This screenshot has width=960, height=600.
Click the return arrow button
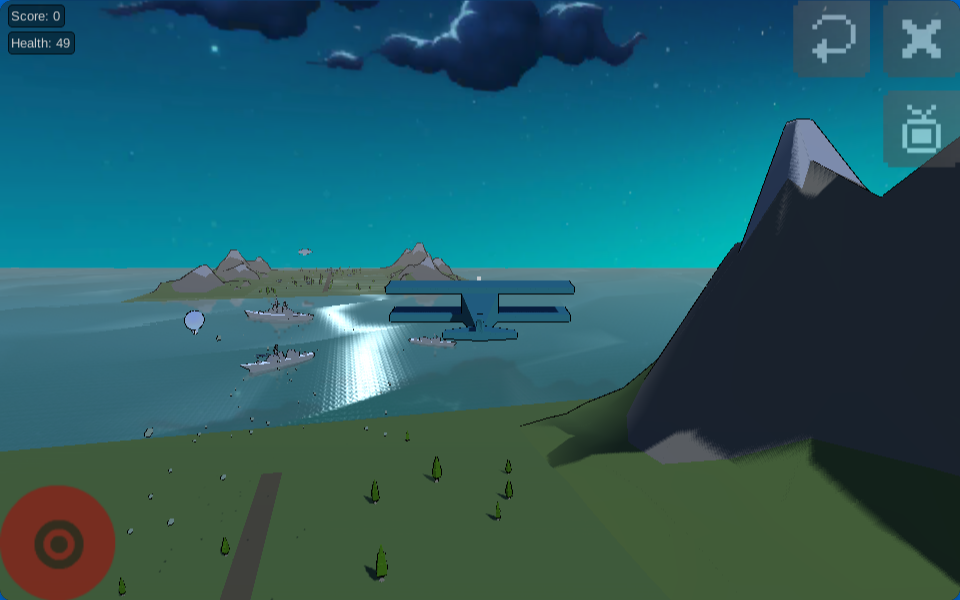pos(832,39)
